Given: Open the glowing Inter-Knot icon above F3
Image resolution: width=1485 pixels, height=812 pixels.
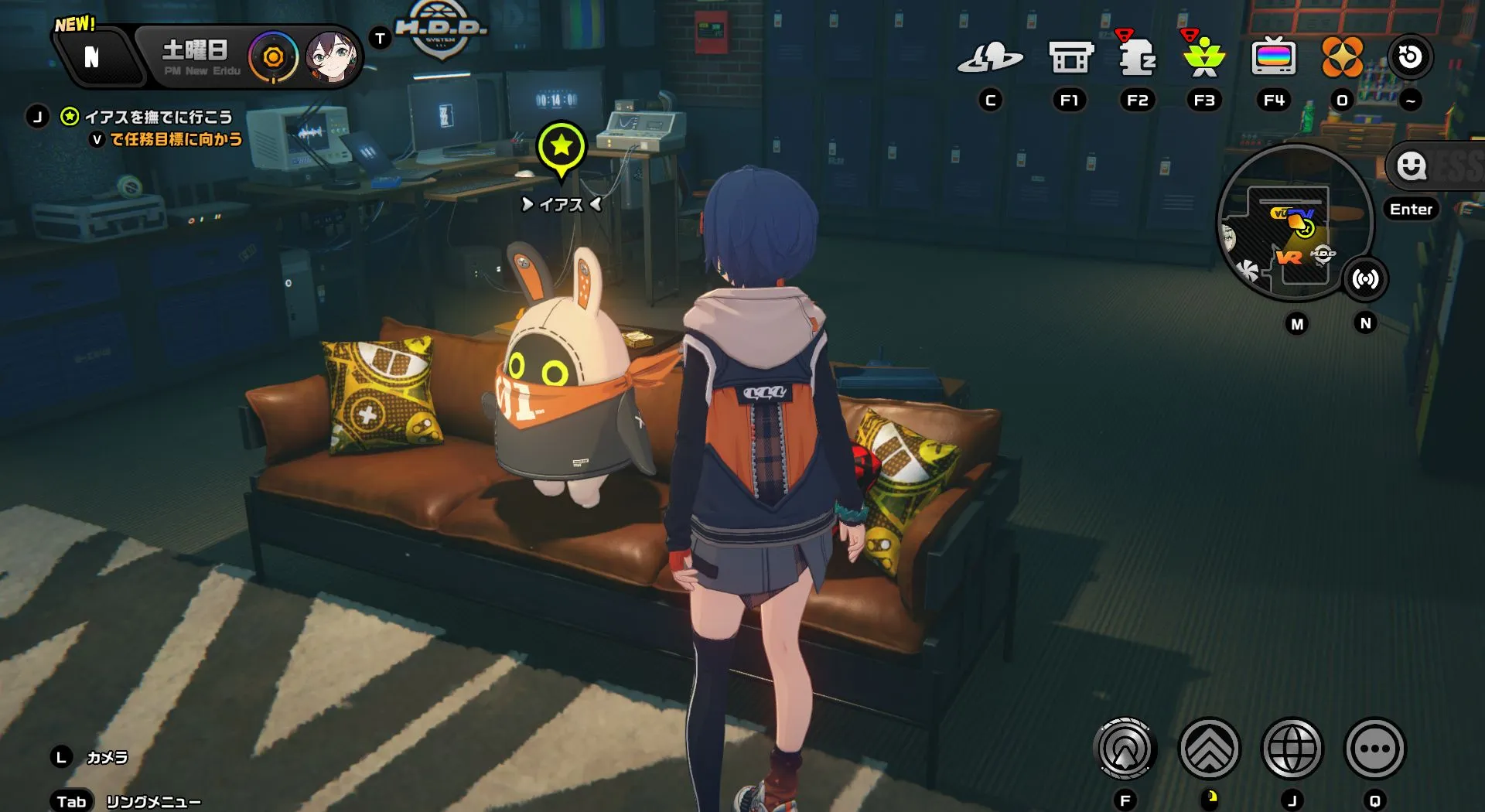Looking at the screenshot, I should pos(1203,56).
